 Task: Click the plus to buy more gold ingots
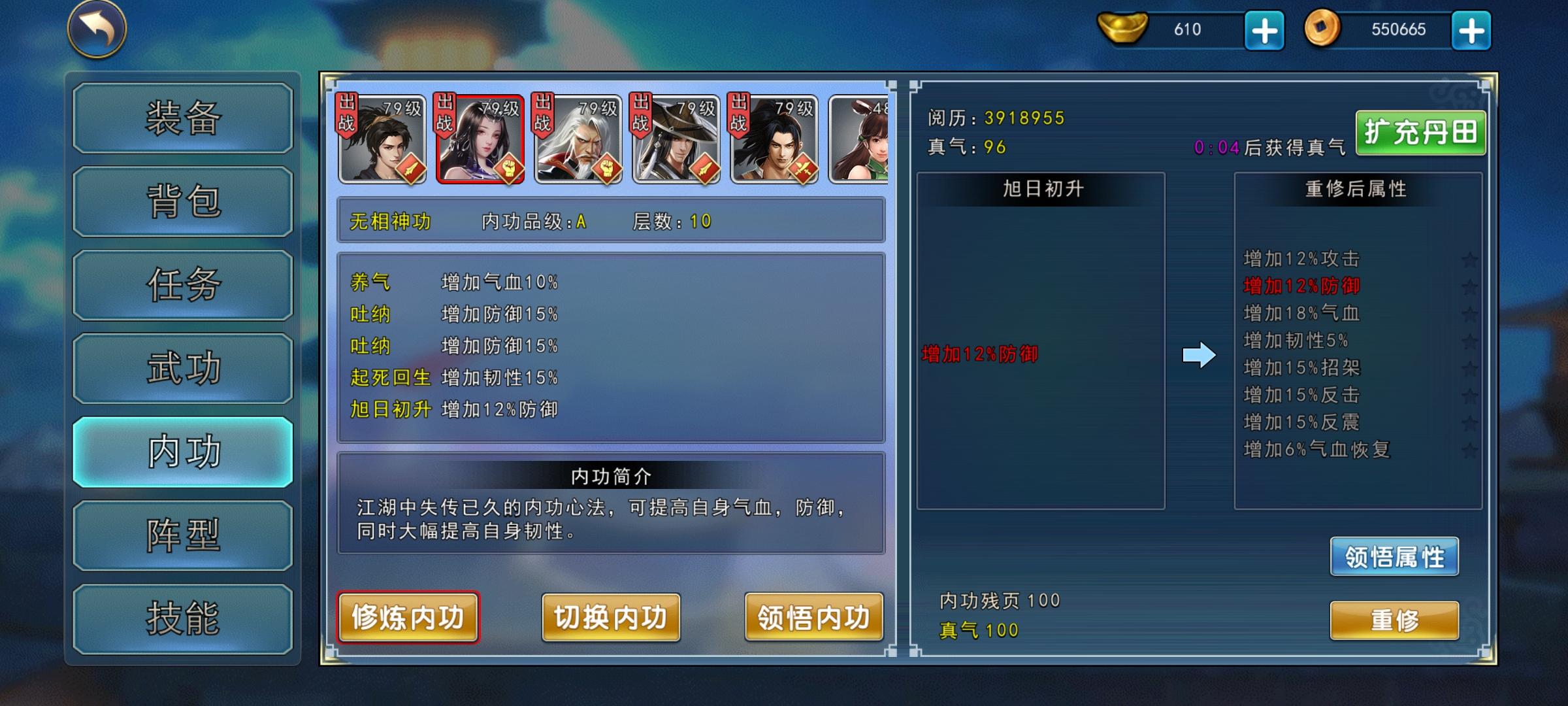click(1262, 29)
